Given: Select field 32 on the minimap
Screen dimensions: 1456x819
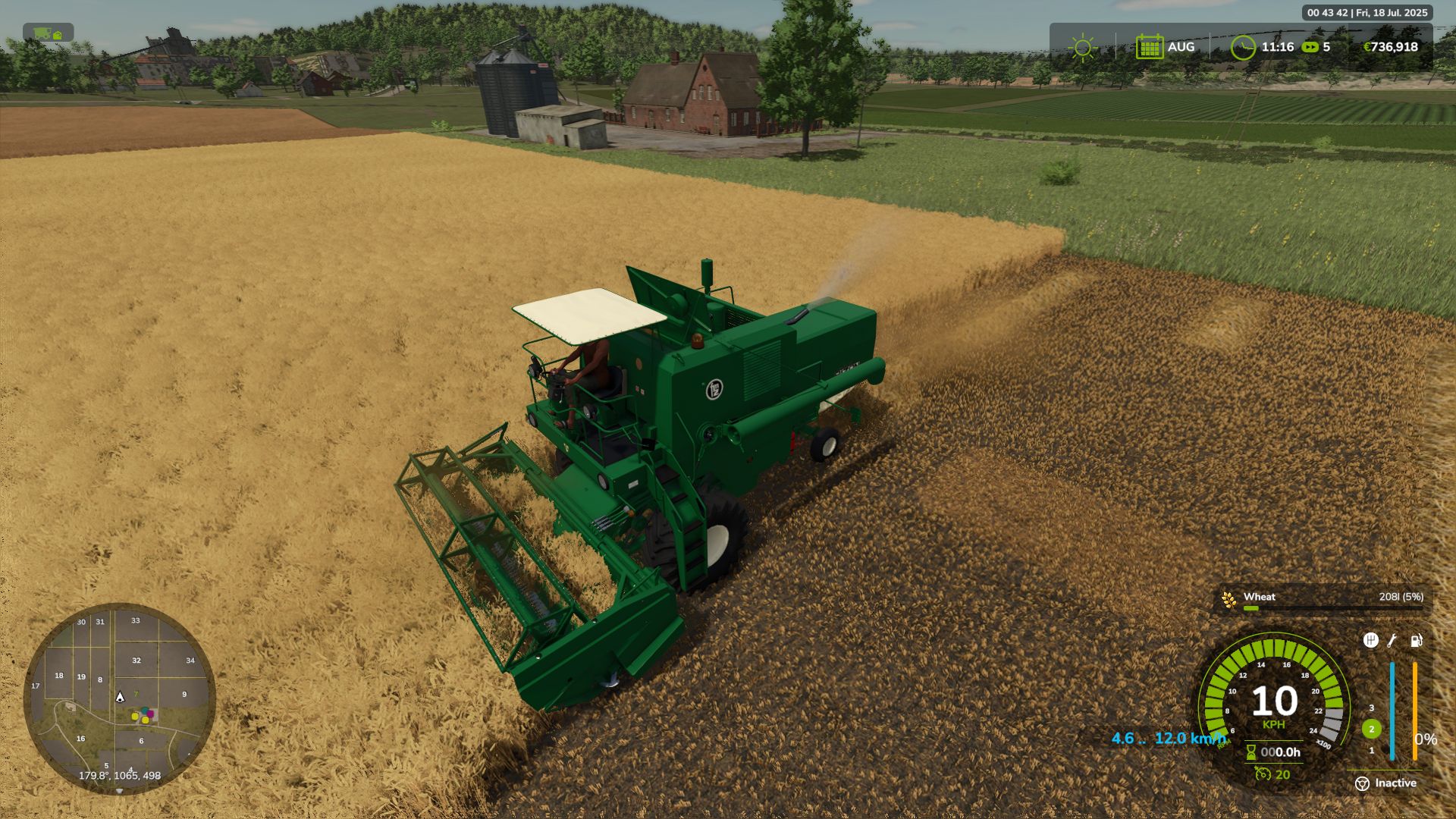Looking at the screenshot, I should click(136, 661).
